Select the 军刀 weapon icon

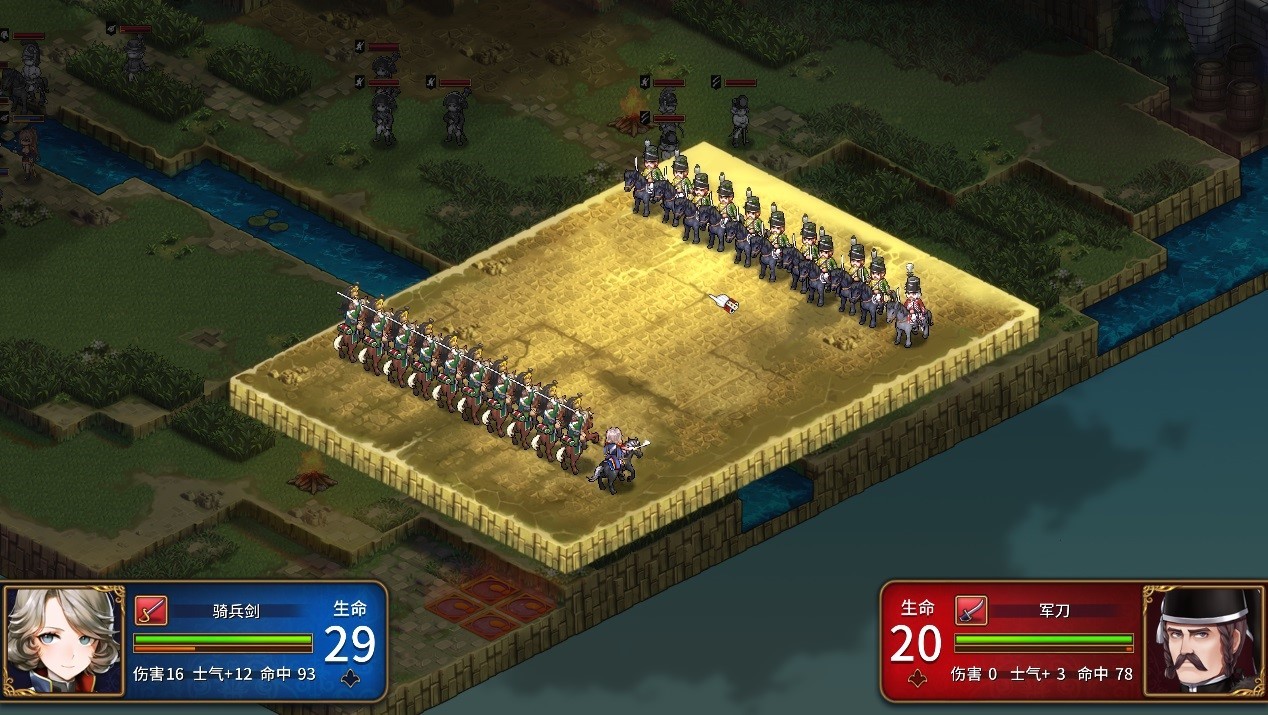970,609
